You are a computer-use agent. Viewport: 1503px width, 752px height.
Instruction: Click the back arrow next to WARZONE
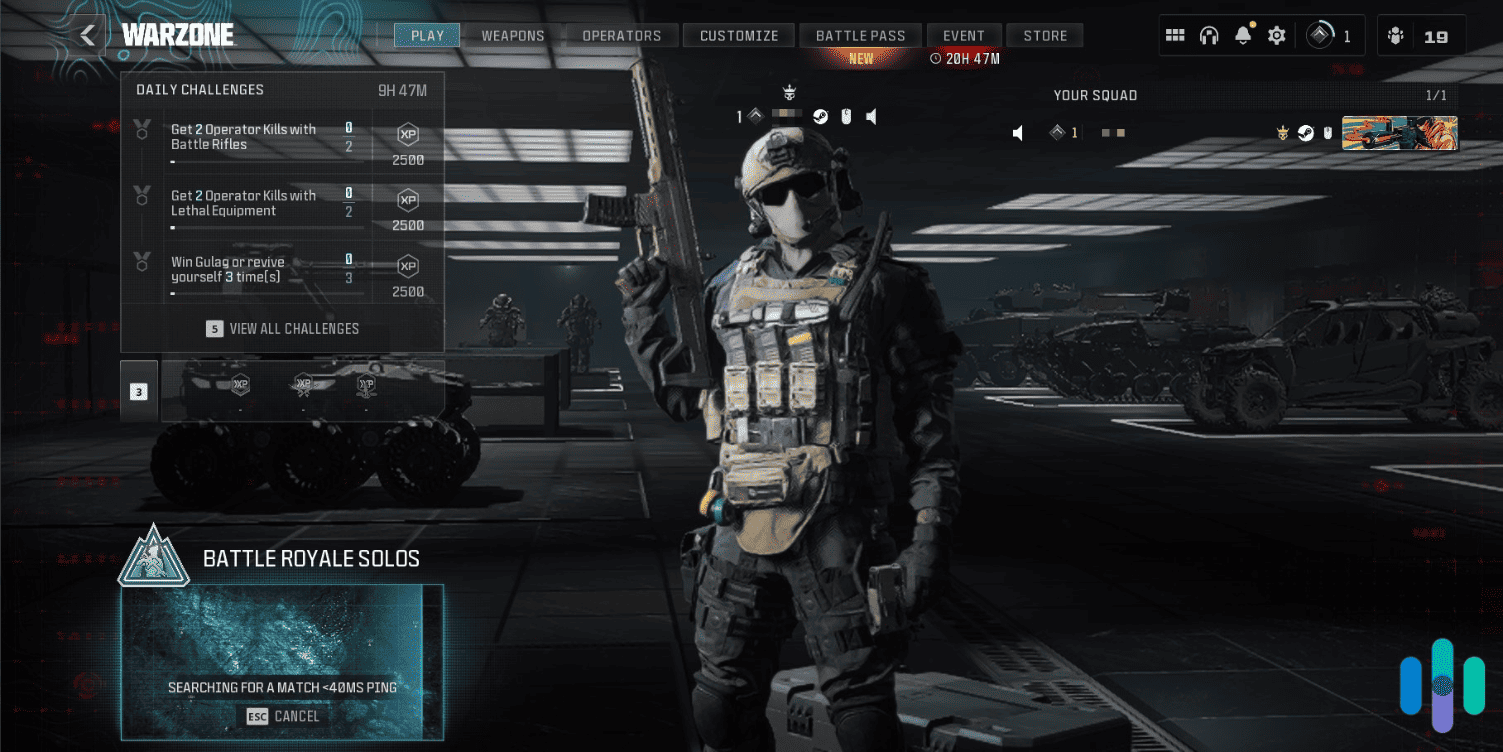(x=86, y=33)
